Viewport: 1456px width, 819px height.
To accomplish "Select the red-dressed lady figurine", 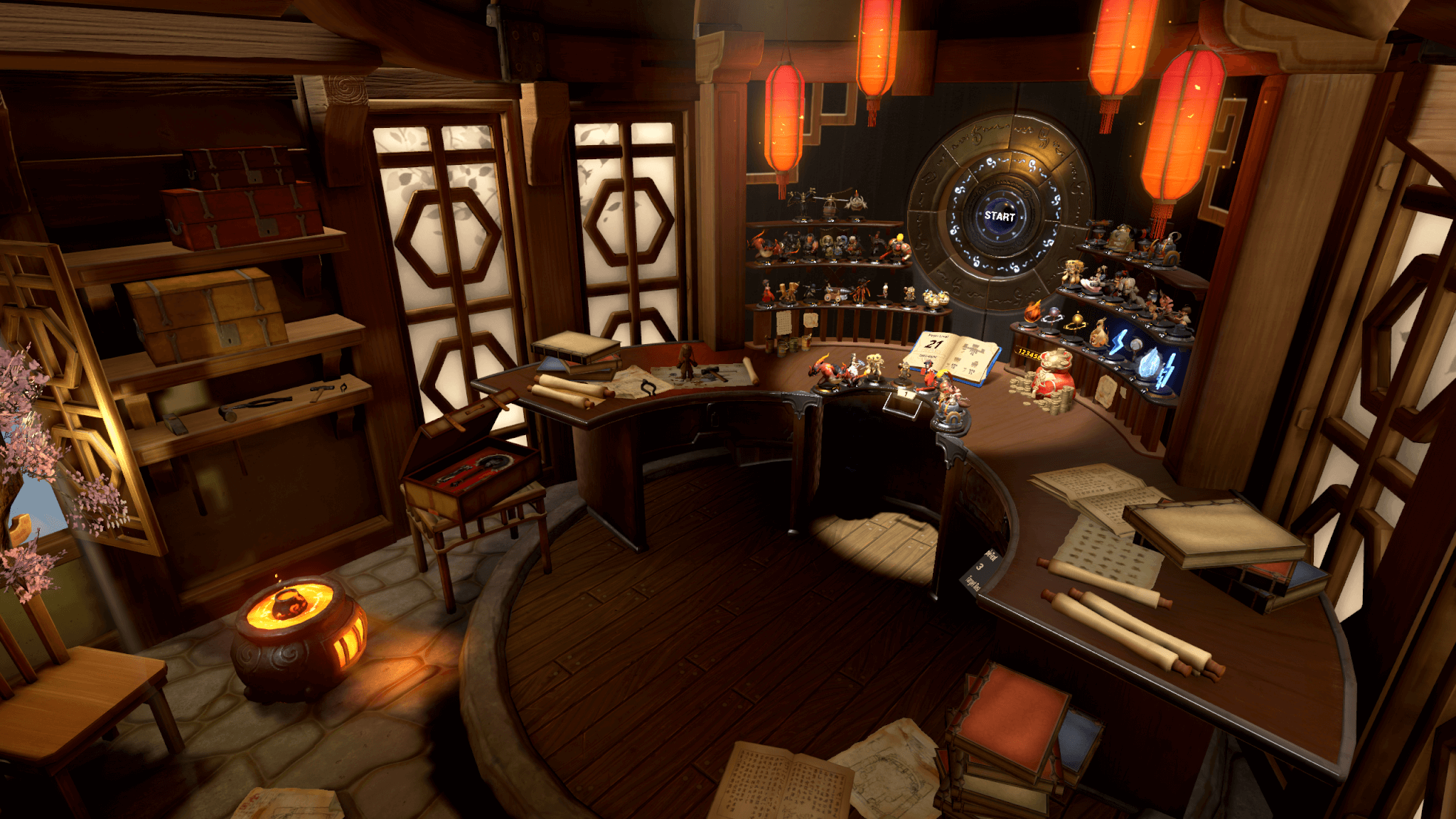I will point(766,293).
